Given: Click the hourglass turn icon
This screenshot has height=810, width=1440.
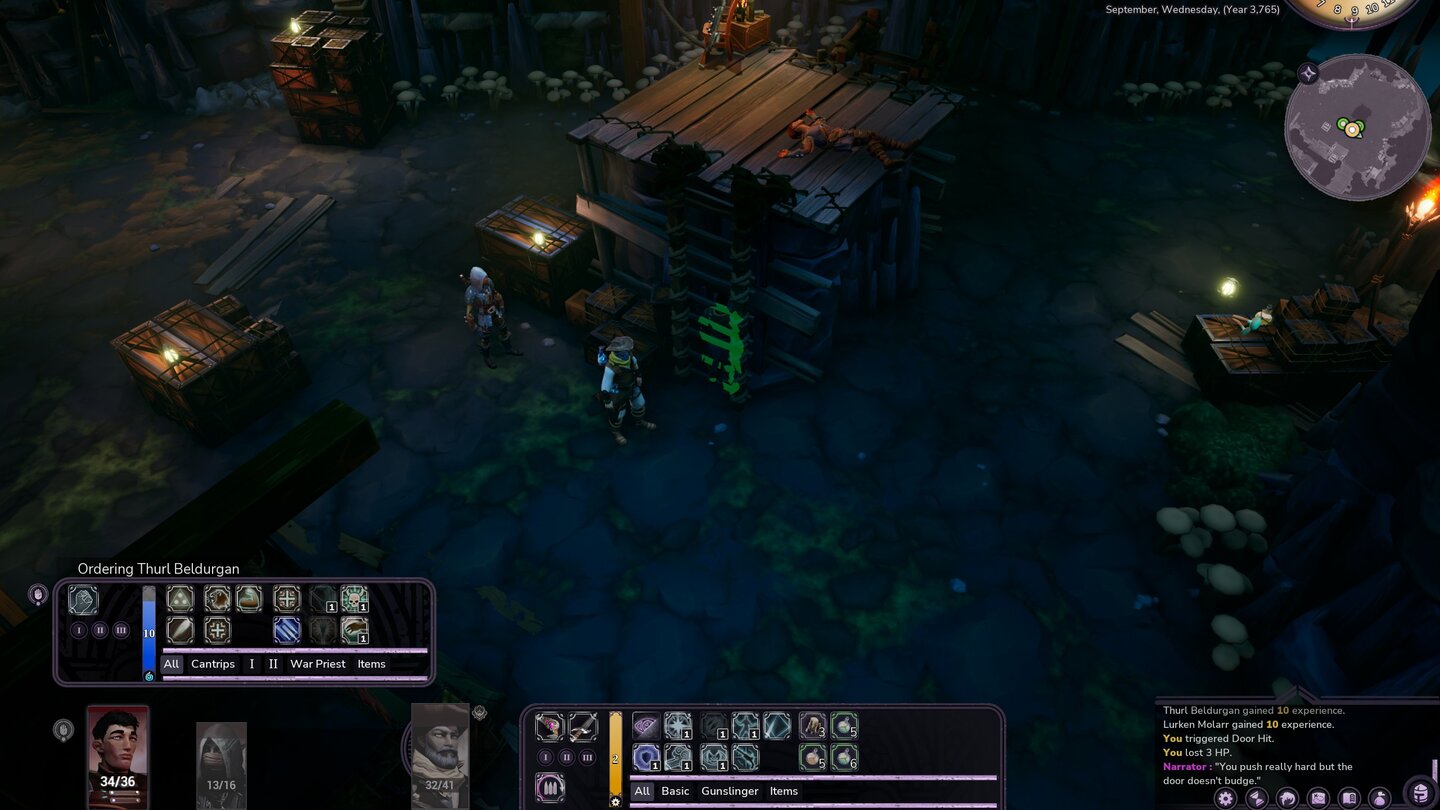Looking at the screenshot, I should click(x=1256, y=798).
